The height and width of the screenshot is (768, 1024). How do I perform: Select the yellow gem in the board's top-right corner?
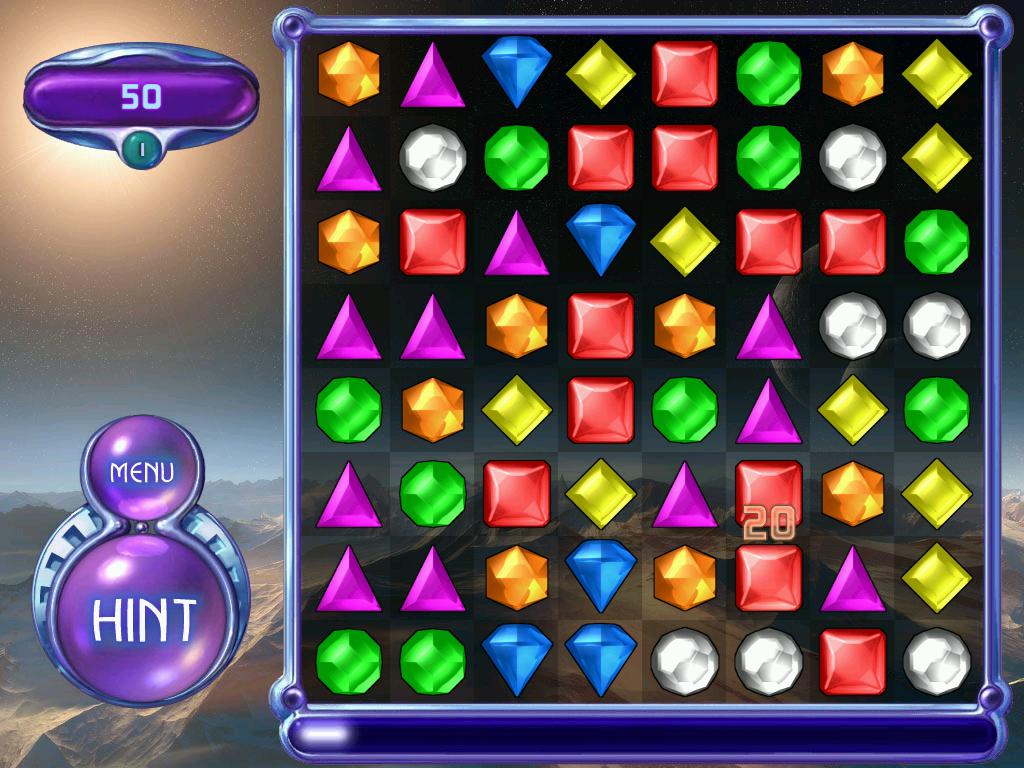pos(937,74)
